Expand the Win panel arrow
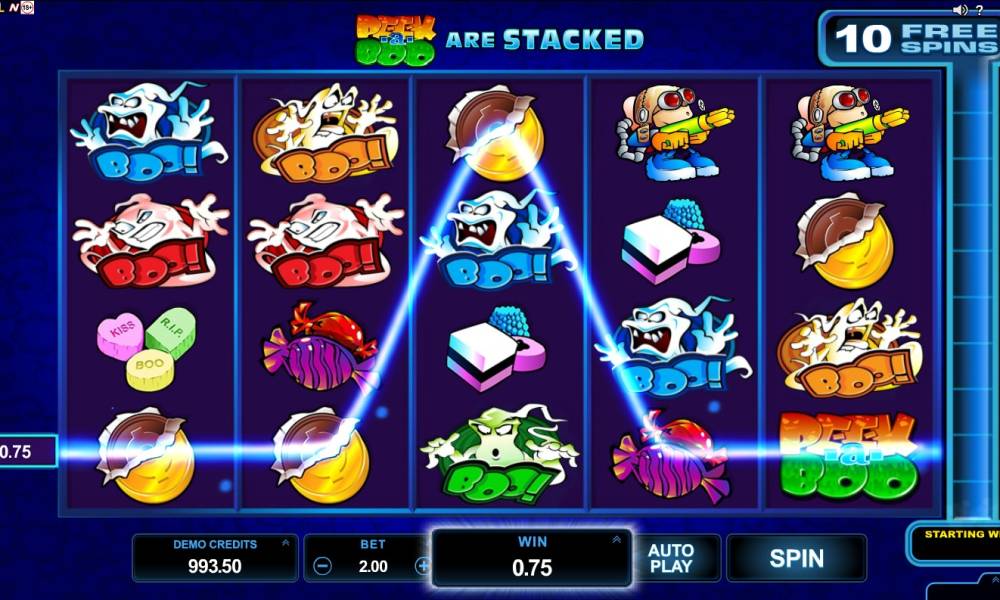1000x600 pixels. click(617, 540)
